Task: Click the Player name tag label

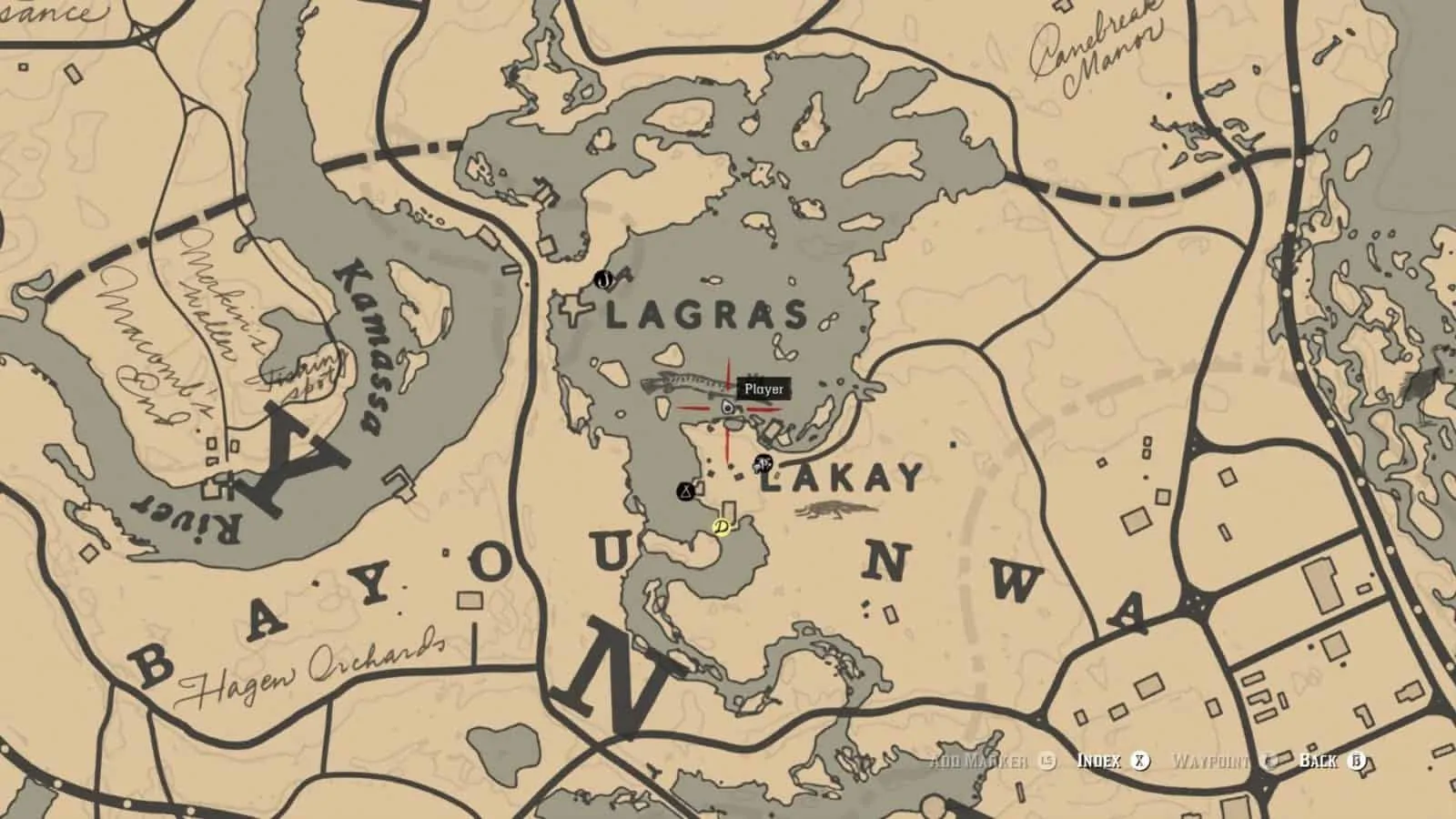Action: 763,389
